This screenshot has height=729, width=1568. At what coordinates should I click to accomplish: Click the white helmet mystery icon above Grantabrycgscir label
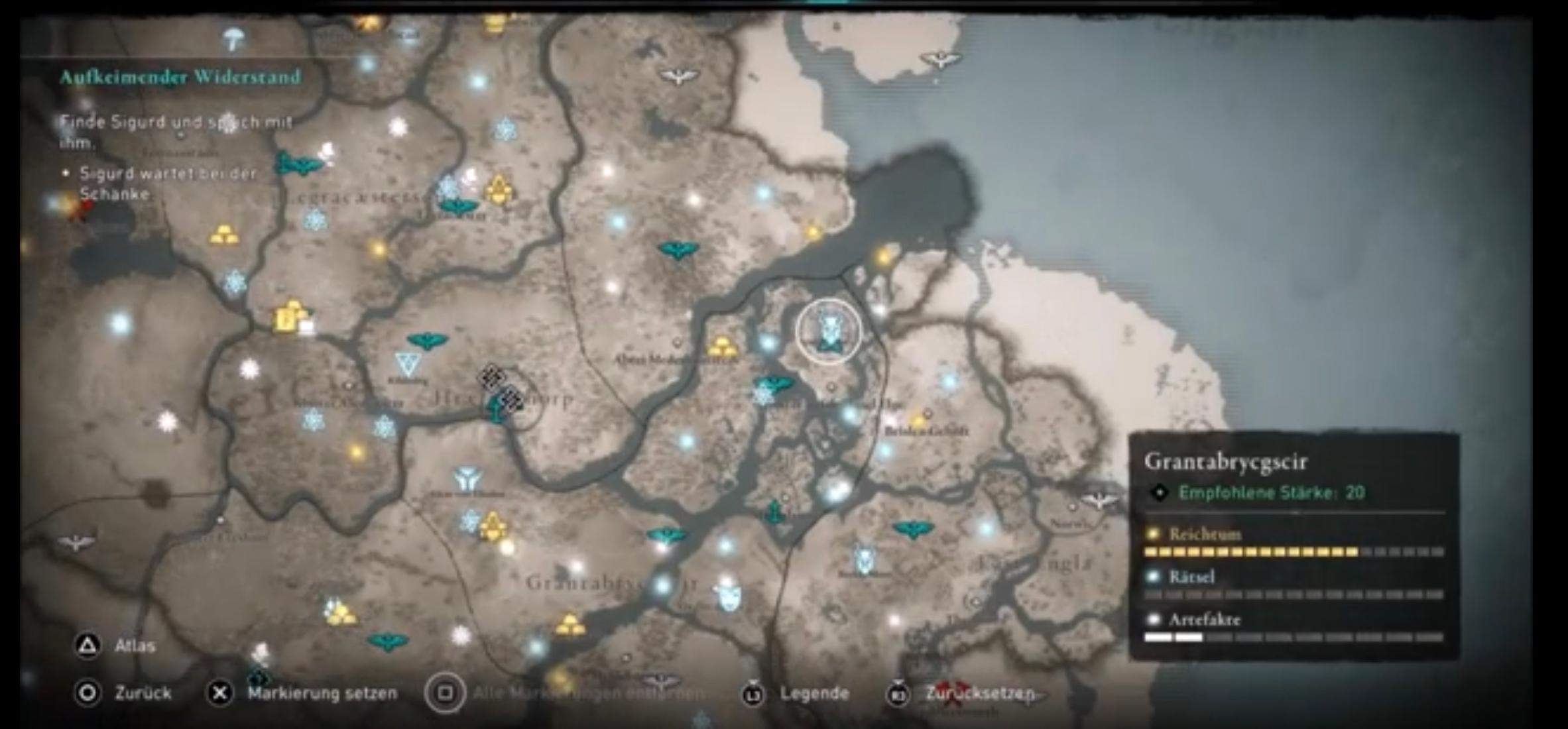(x=729, y=596)
